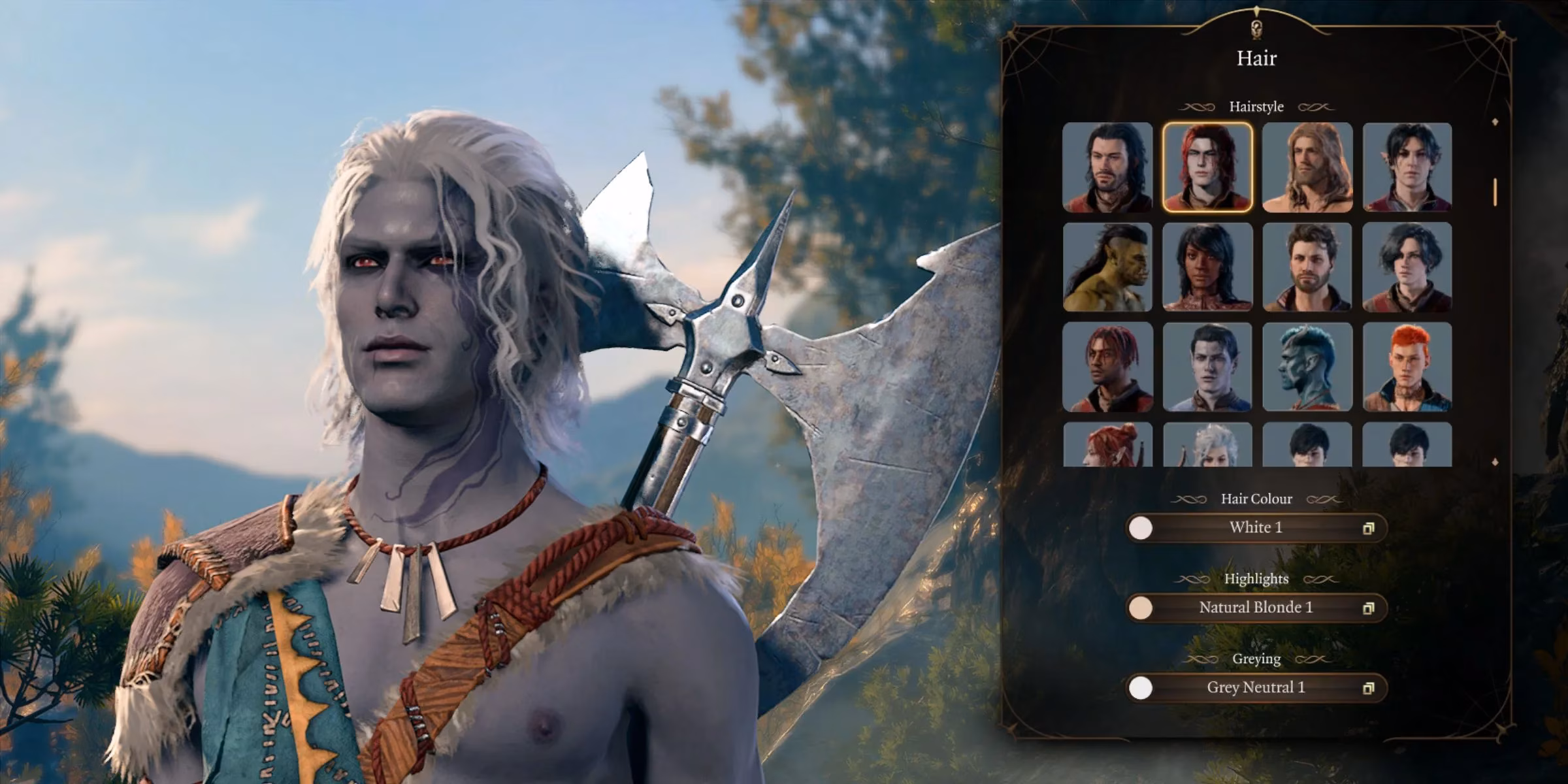
Task: Click the Hairstyle section label
Action: (1256, 106)
